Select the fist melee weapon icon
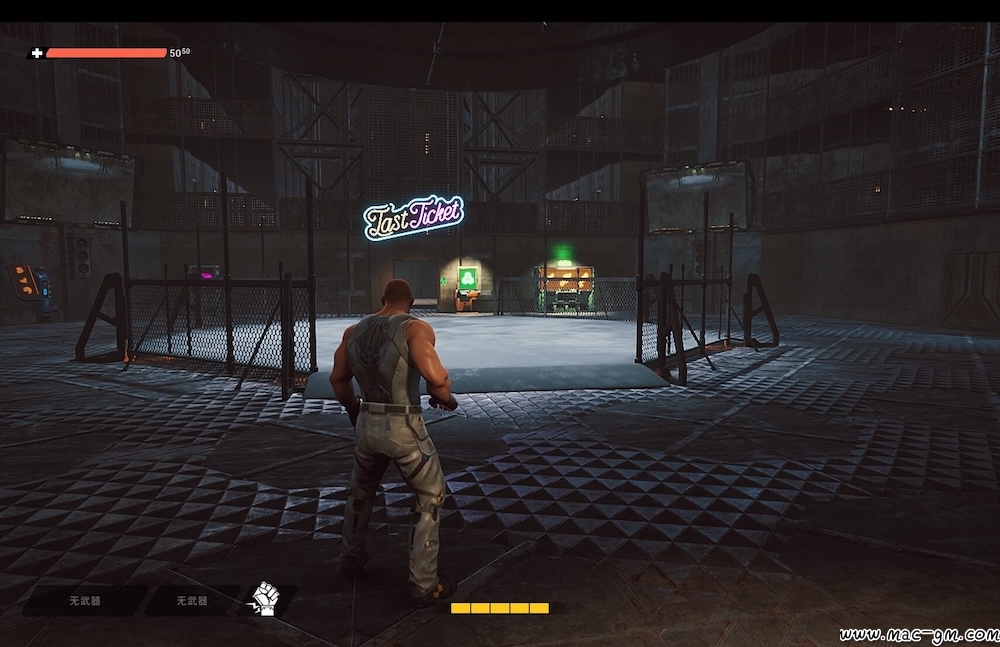1000x647 pixels. pyautogui.click(x=265, y=598)
